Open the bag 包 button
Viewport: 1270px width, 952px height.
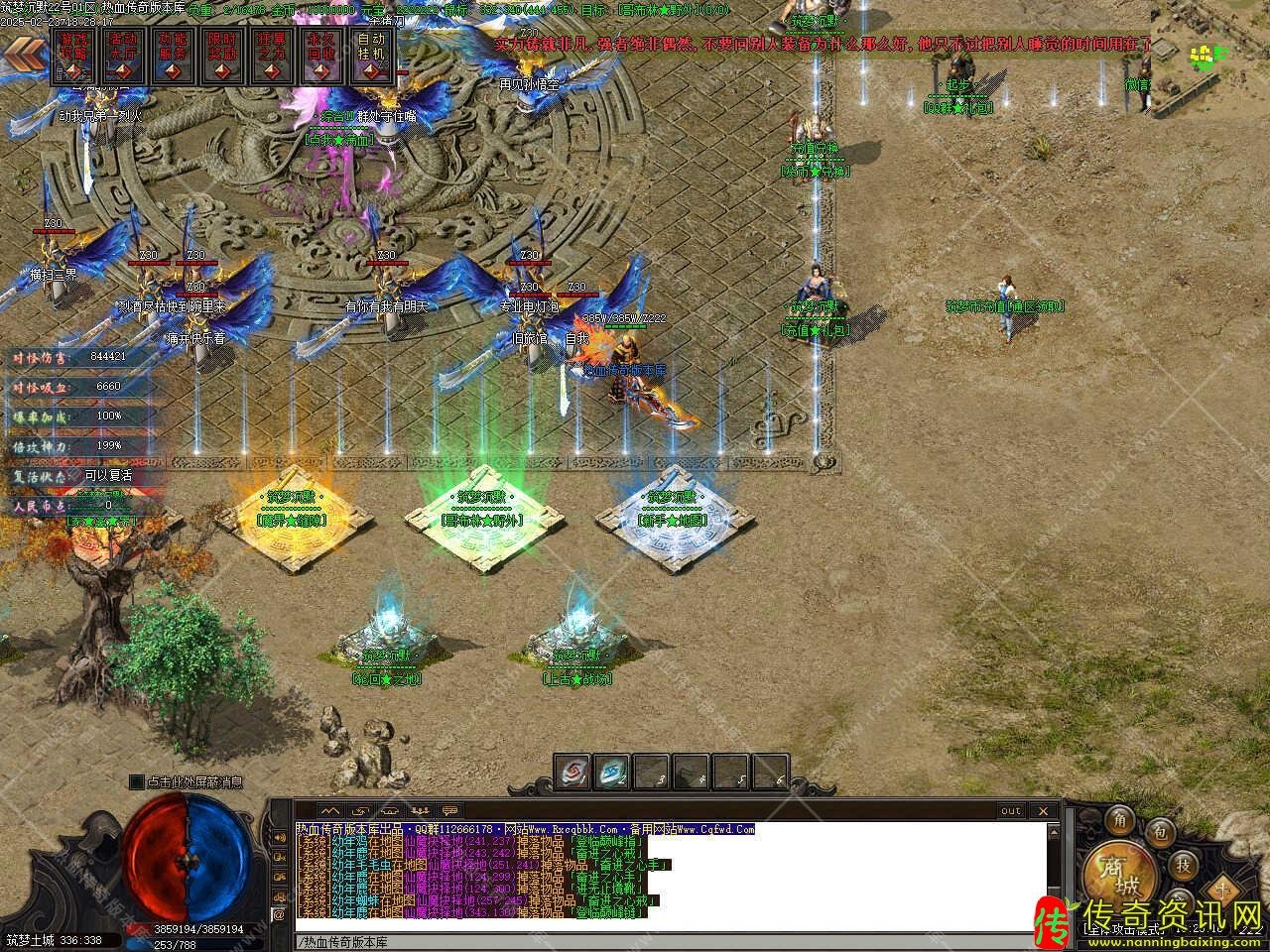(1163, 831)
